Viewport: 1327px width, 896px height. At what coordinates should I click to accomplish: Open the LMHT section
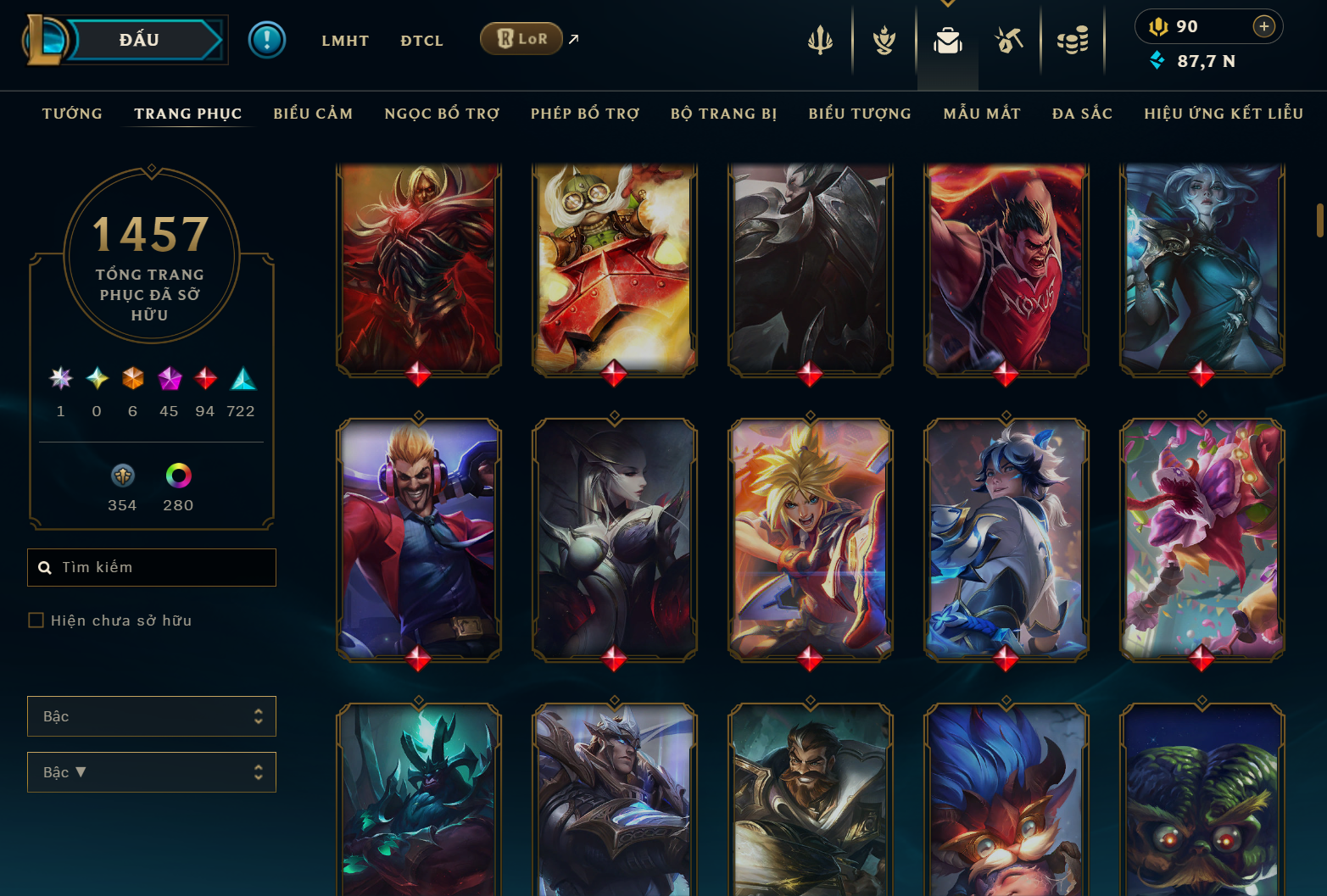[x=345, y=41]
